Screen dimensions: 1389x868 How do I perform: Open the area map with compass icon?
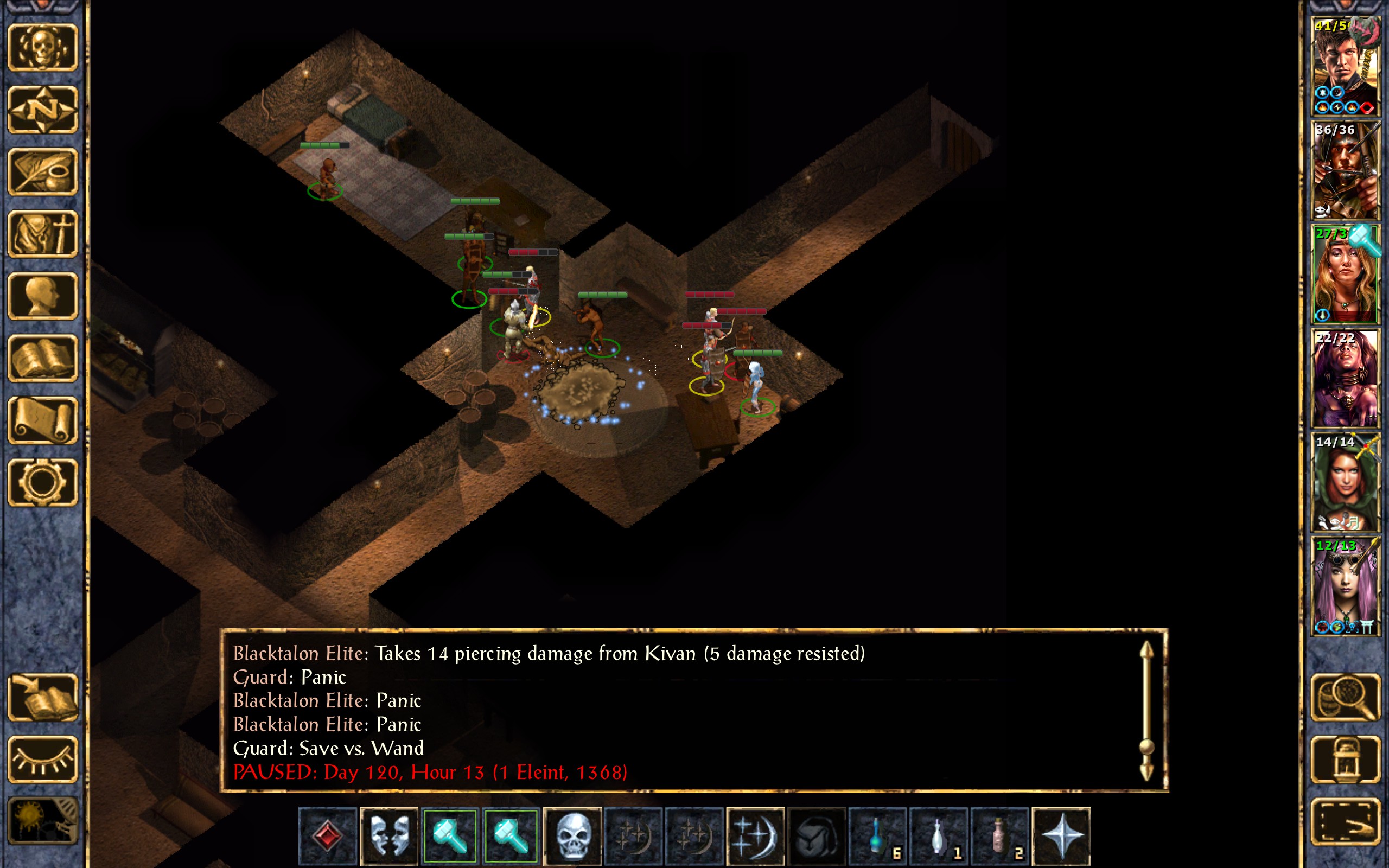[43, 109]
